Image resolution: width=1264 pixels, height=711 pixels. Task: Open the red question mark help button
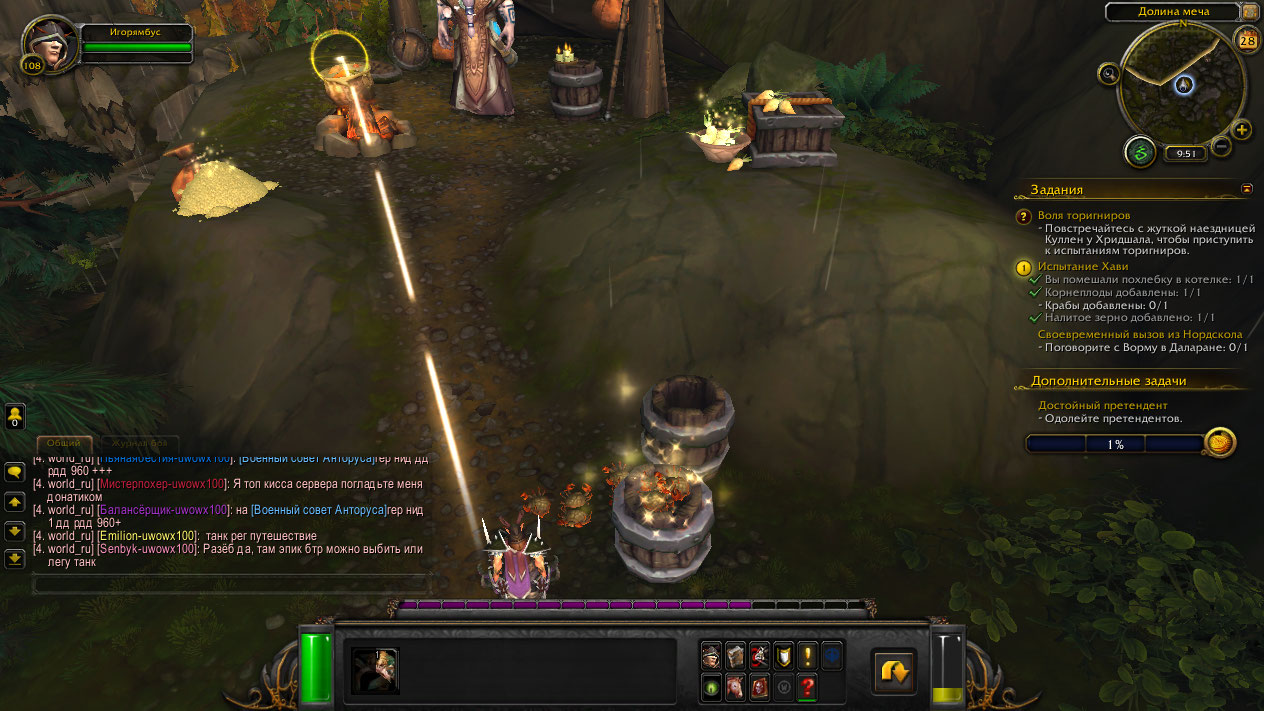(807, 687)
